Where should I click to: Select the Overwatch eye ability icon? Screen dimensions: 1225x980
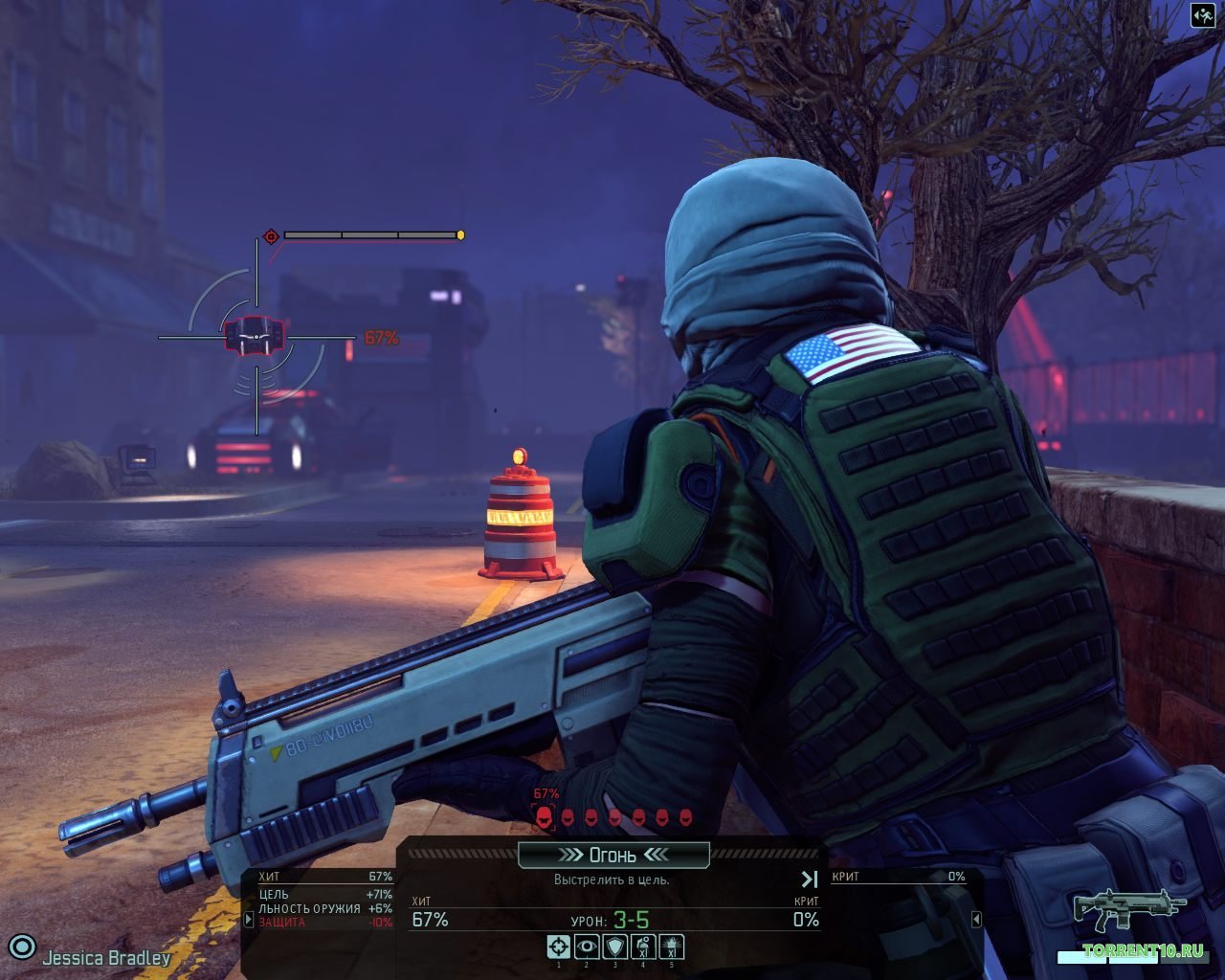(x=559, y=945)
